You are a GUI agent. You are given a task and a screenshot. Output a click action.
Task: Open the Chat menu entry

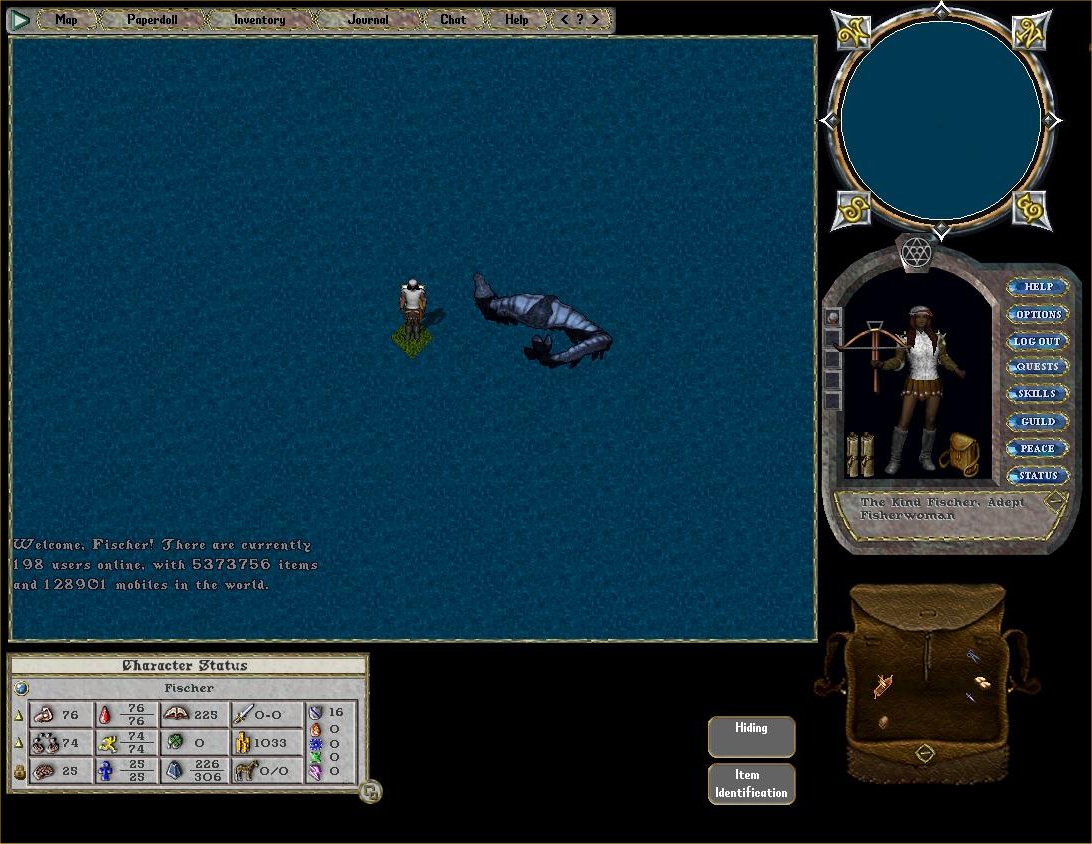pyautogui.click(x=453, y=19)
